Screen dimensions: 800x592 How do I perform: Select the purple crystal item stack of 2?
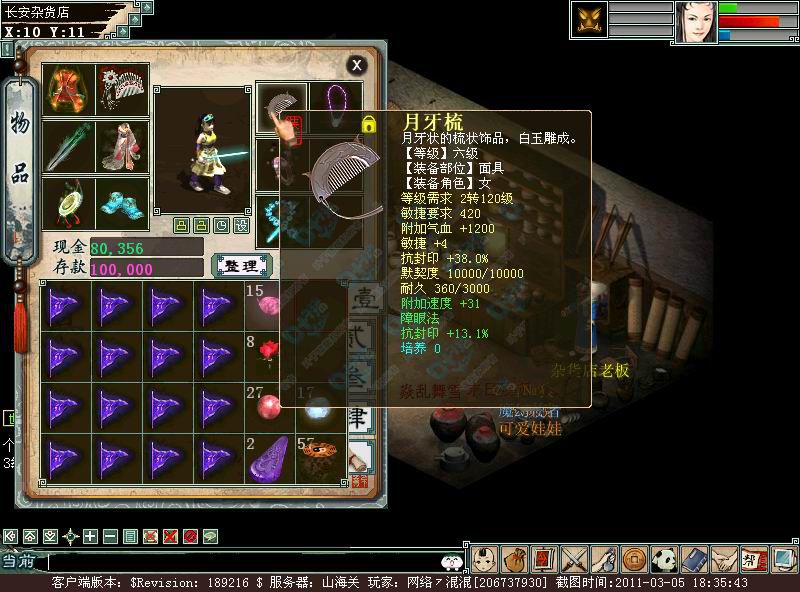point(267,456)
